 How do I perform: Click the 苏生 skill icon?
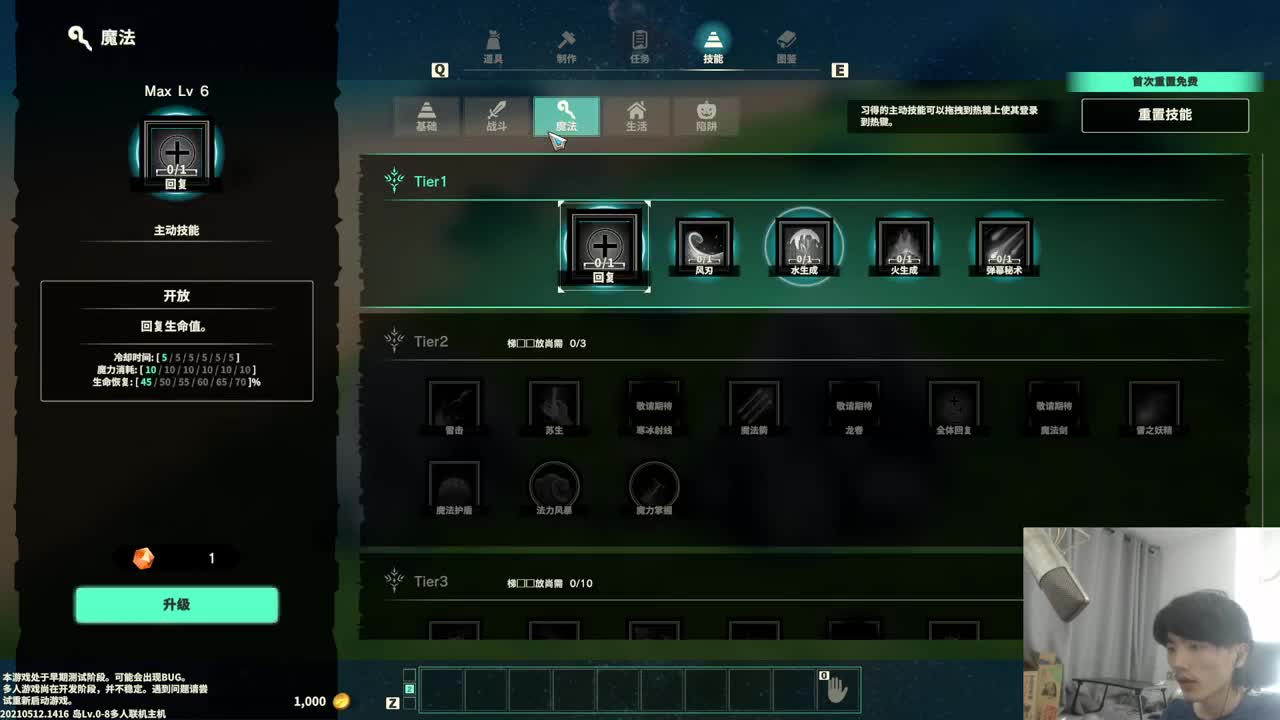[555, 403]
